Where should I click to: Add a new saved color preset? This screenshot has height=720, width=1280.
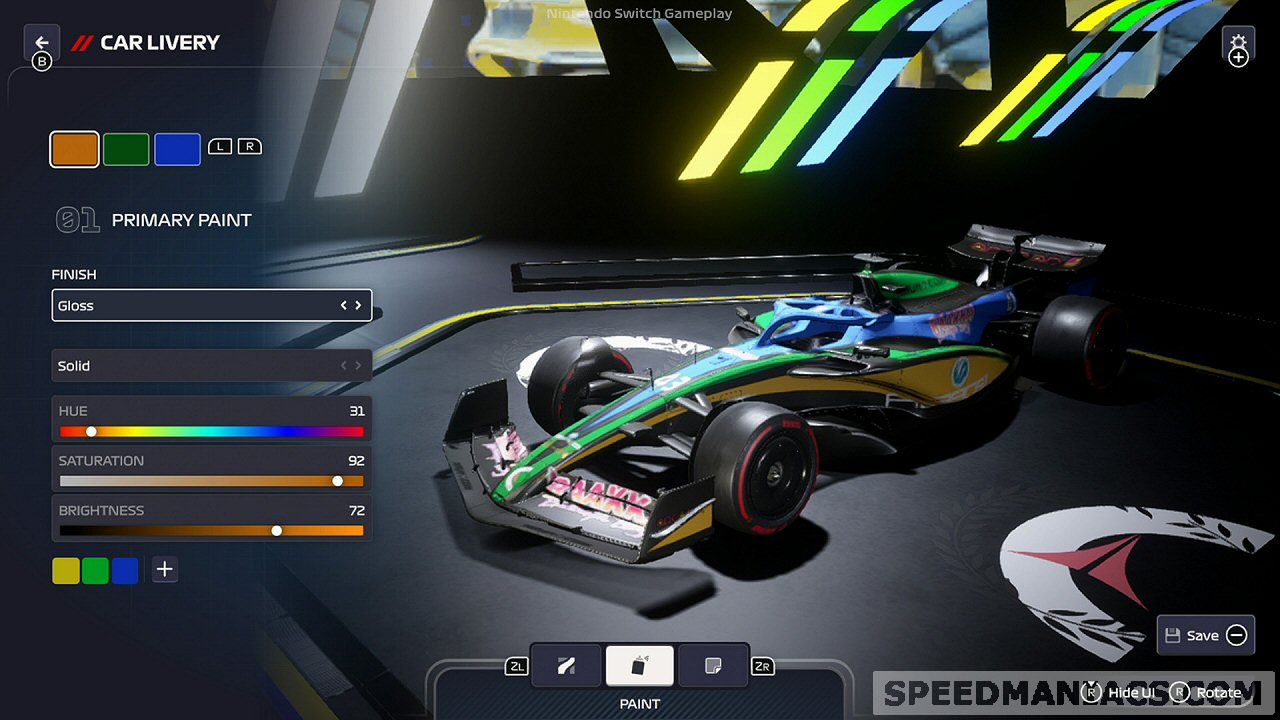point(165,570)
